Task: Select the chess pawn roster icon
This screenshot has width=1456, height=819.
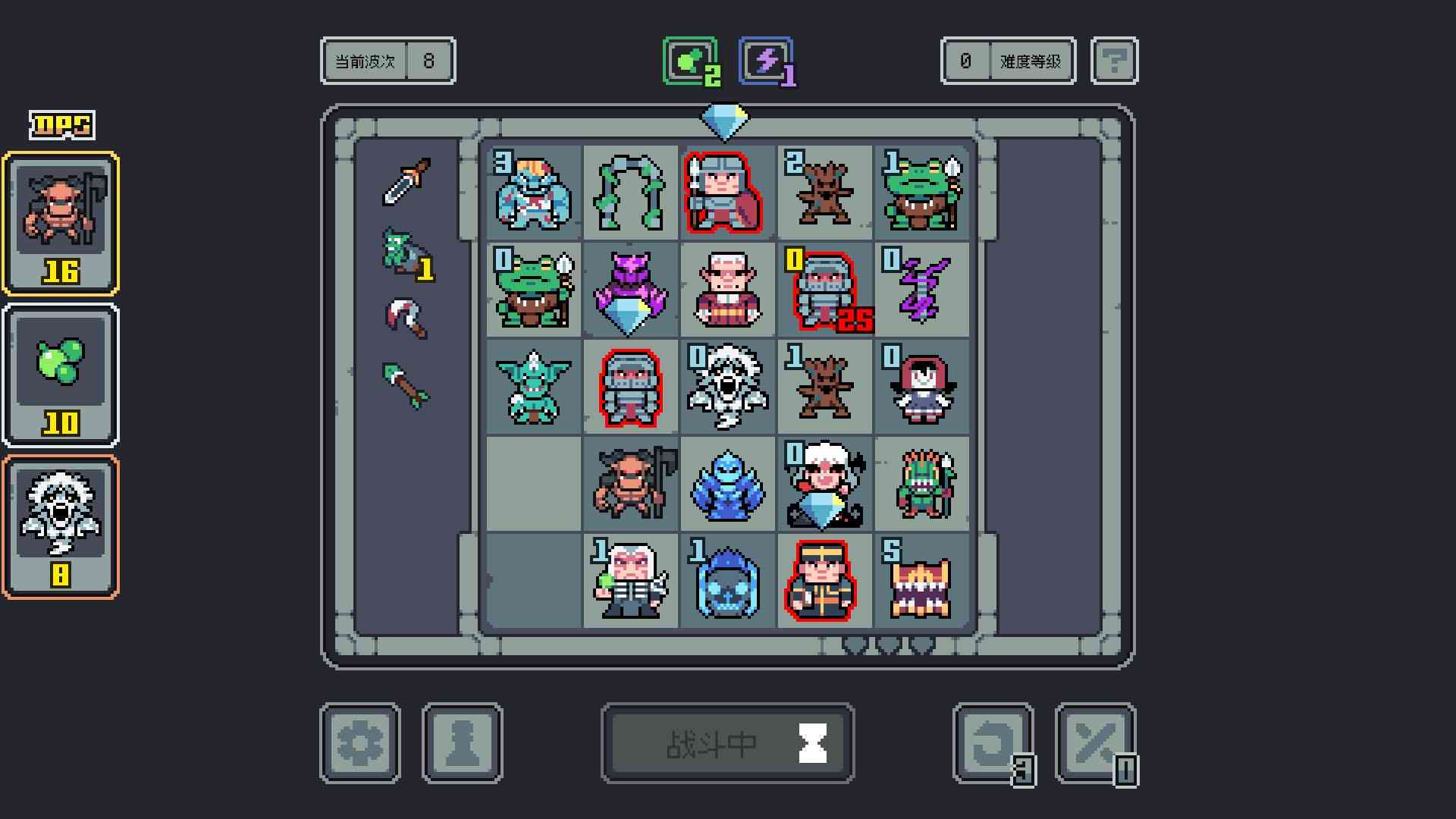Action: coord(463,742)
